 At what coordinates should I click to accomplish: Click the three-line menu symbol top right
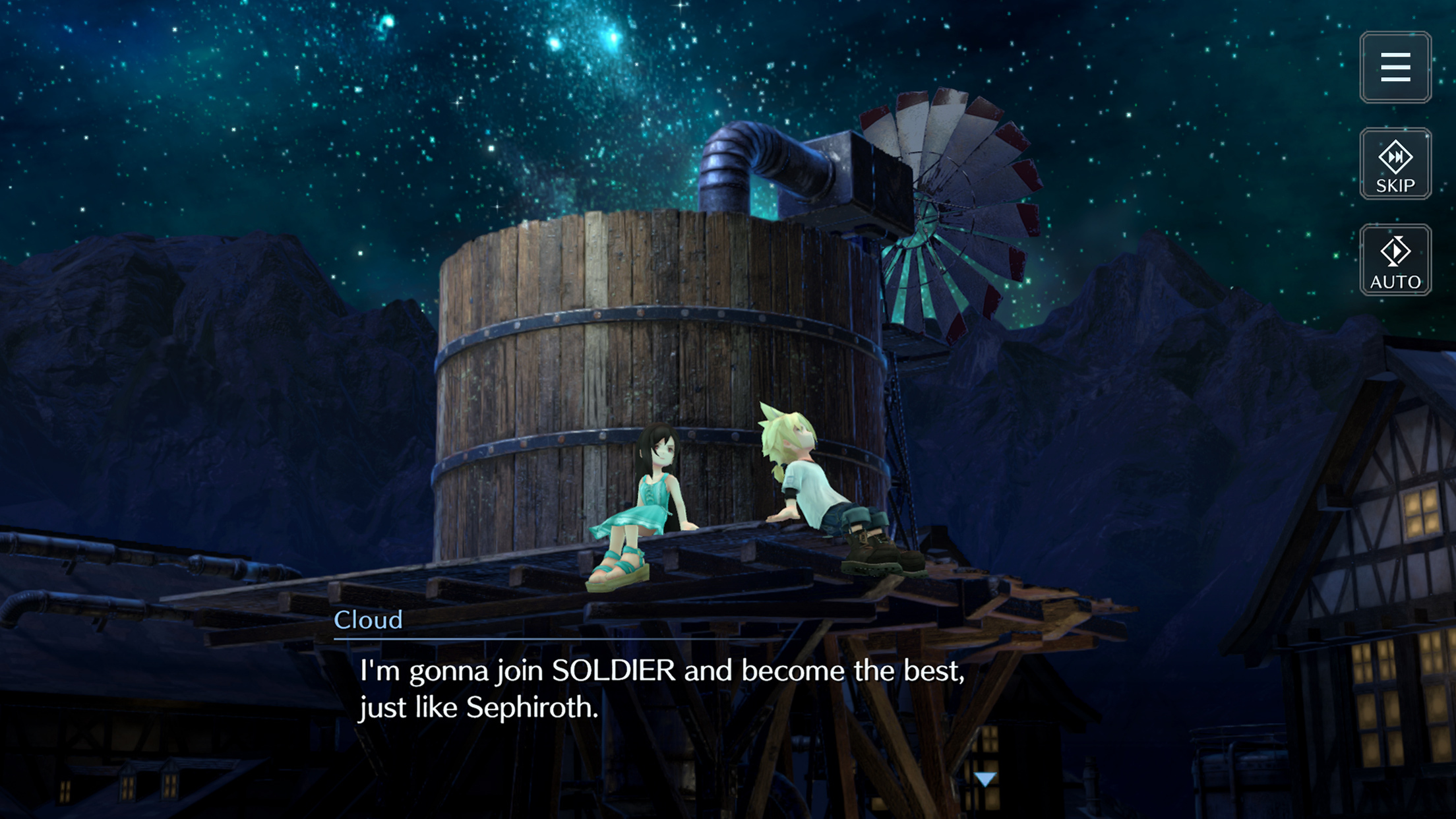(1396, 68)
